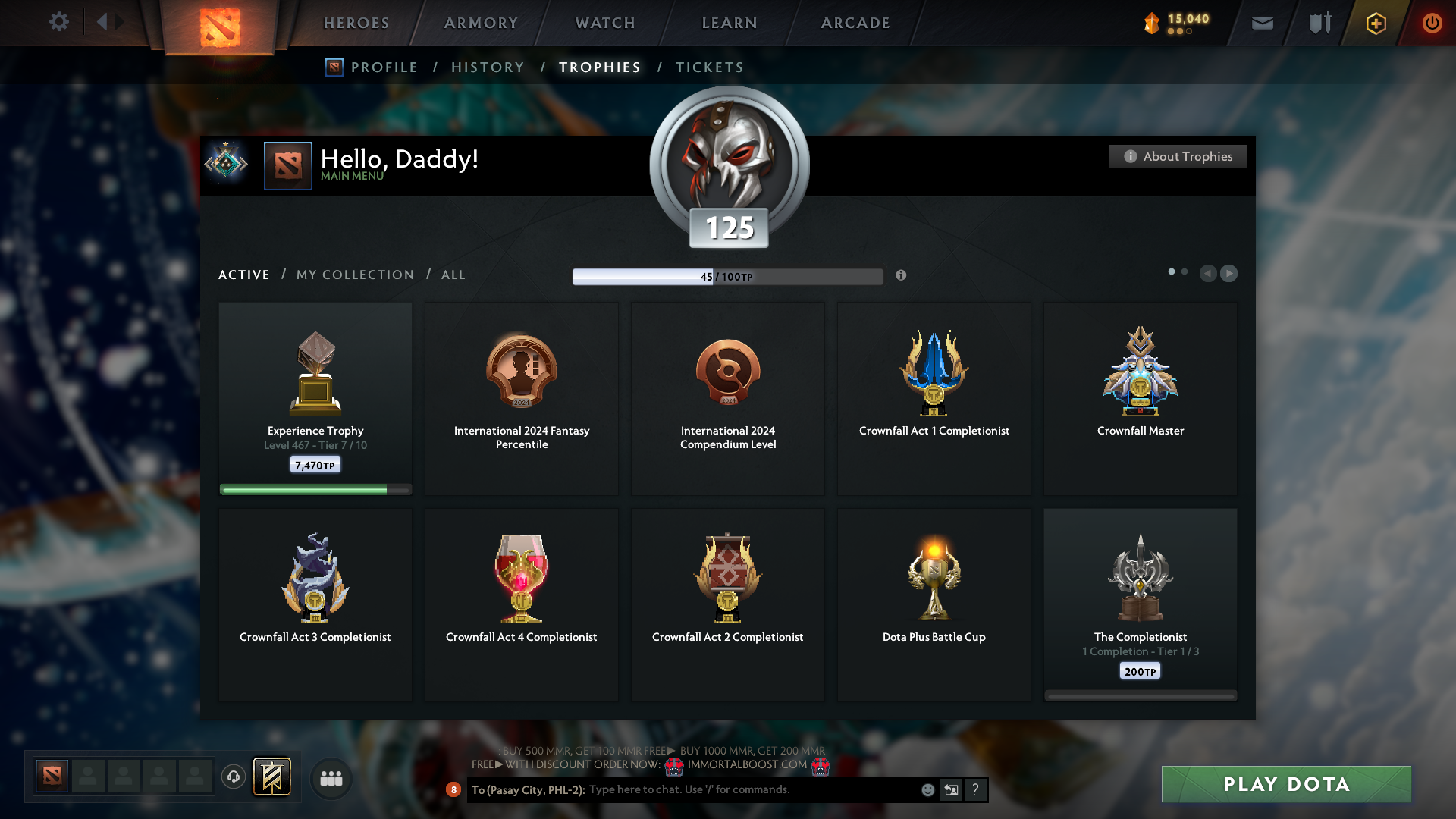Open the friends list group icon

tap(330, 777)
